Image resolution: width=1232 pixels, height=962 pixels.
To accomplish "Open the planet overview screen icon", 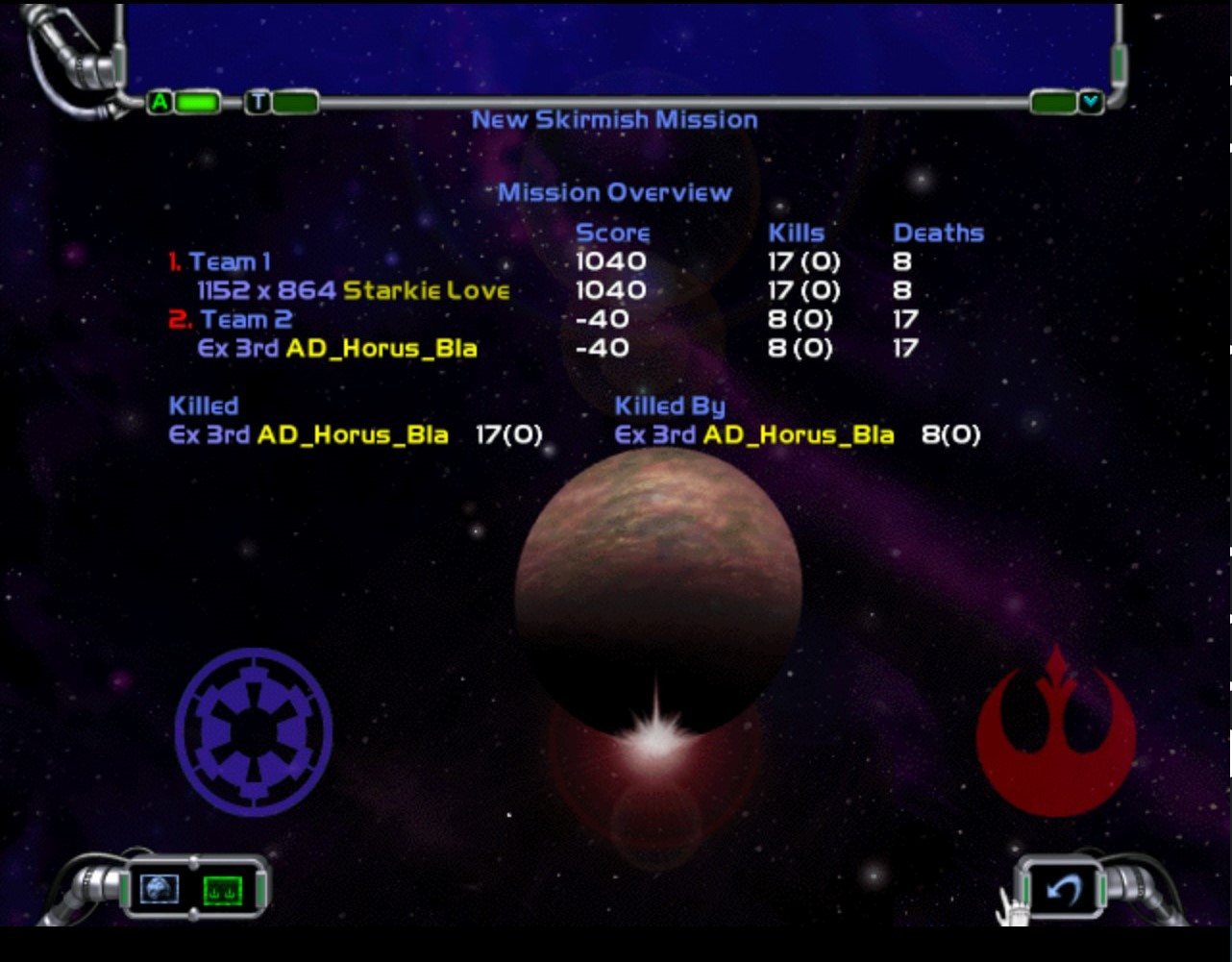I will click(160, 889).
